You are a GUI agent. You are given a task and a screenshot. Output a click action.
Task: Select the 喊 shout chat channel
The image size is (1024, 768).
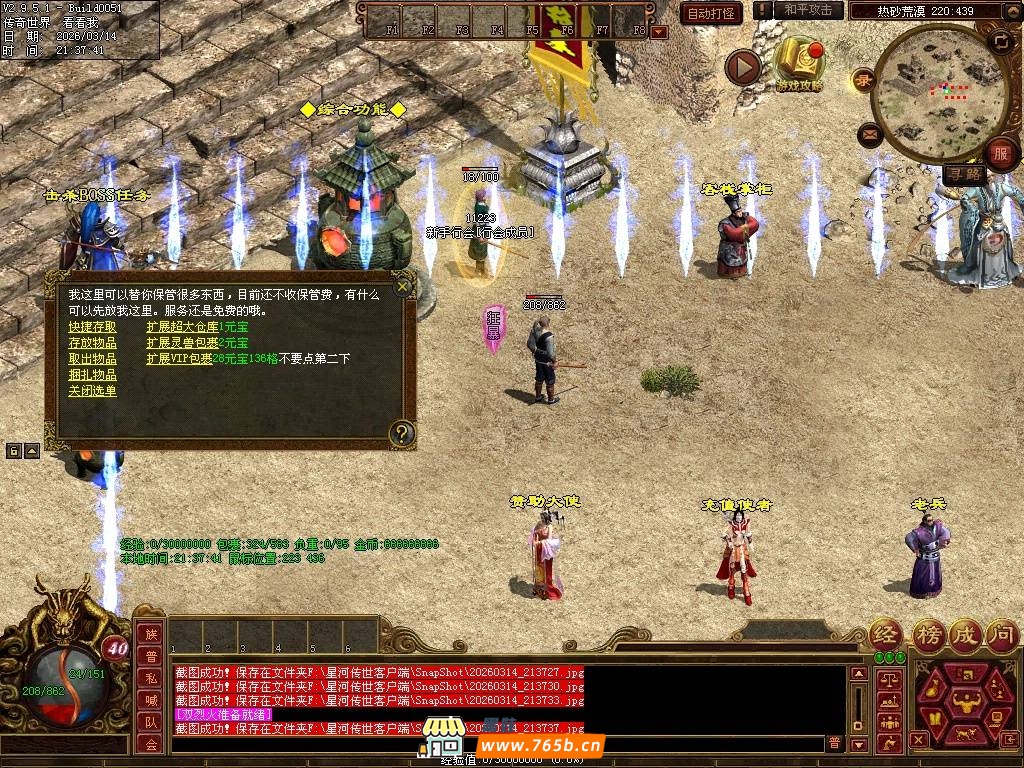click(151, 699)
